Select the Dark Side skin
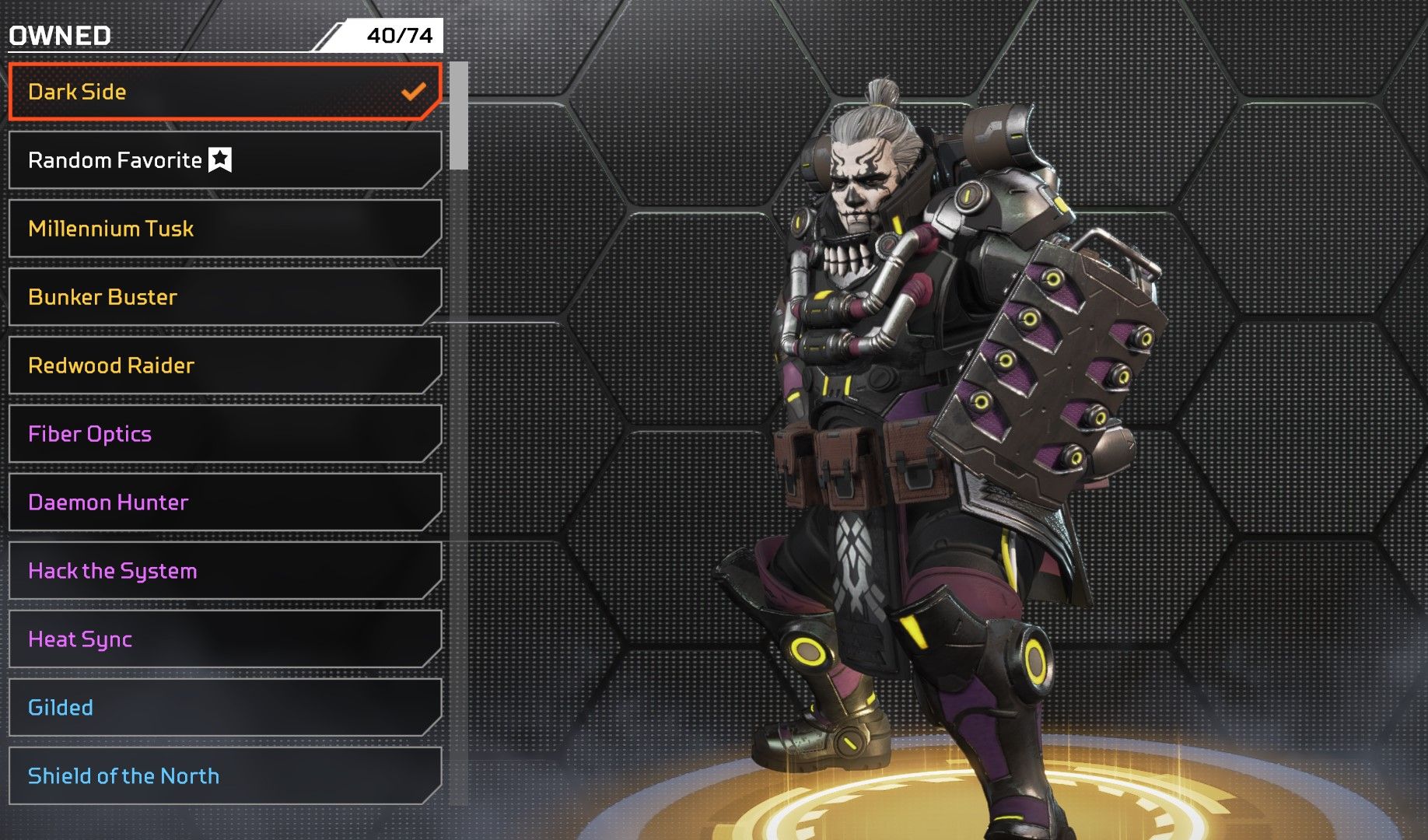 224,92
